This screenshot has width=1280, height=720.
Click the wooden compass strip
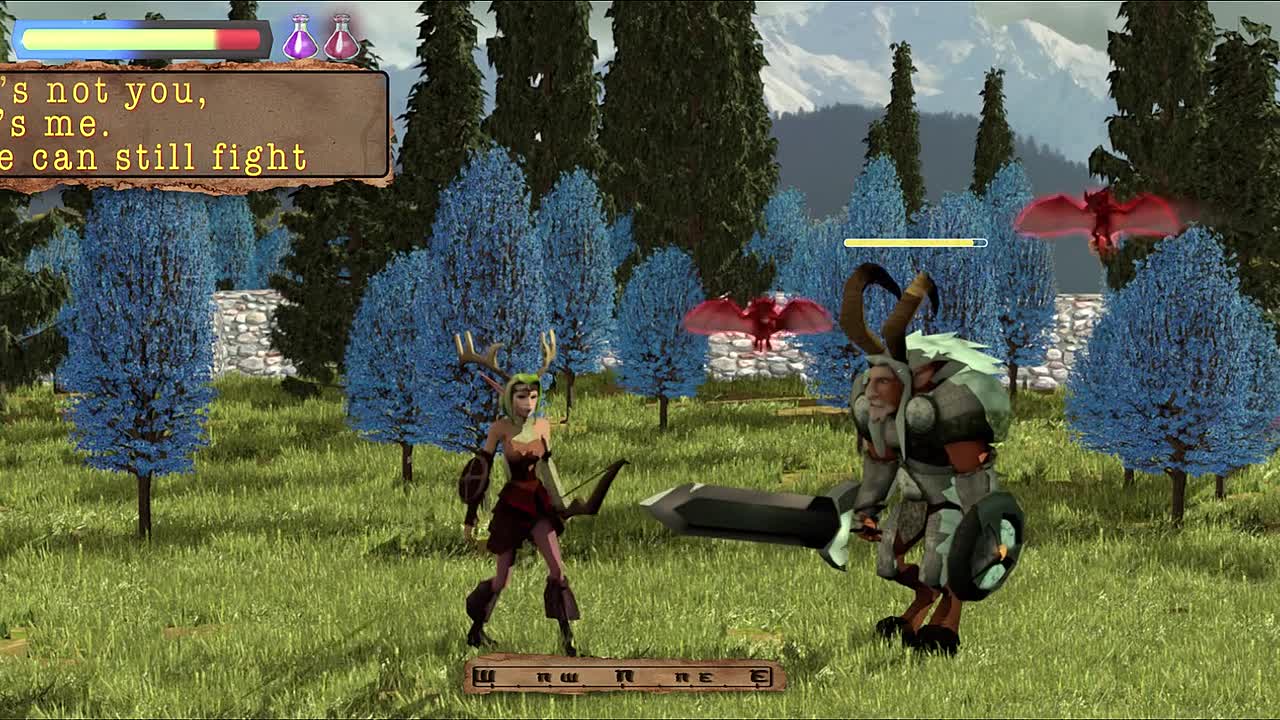(624, 676)
